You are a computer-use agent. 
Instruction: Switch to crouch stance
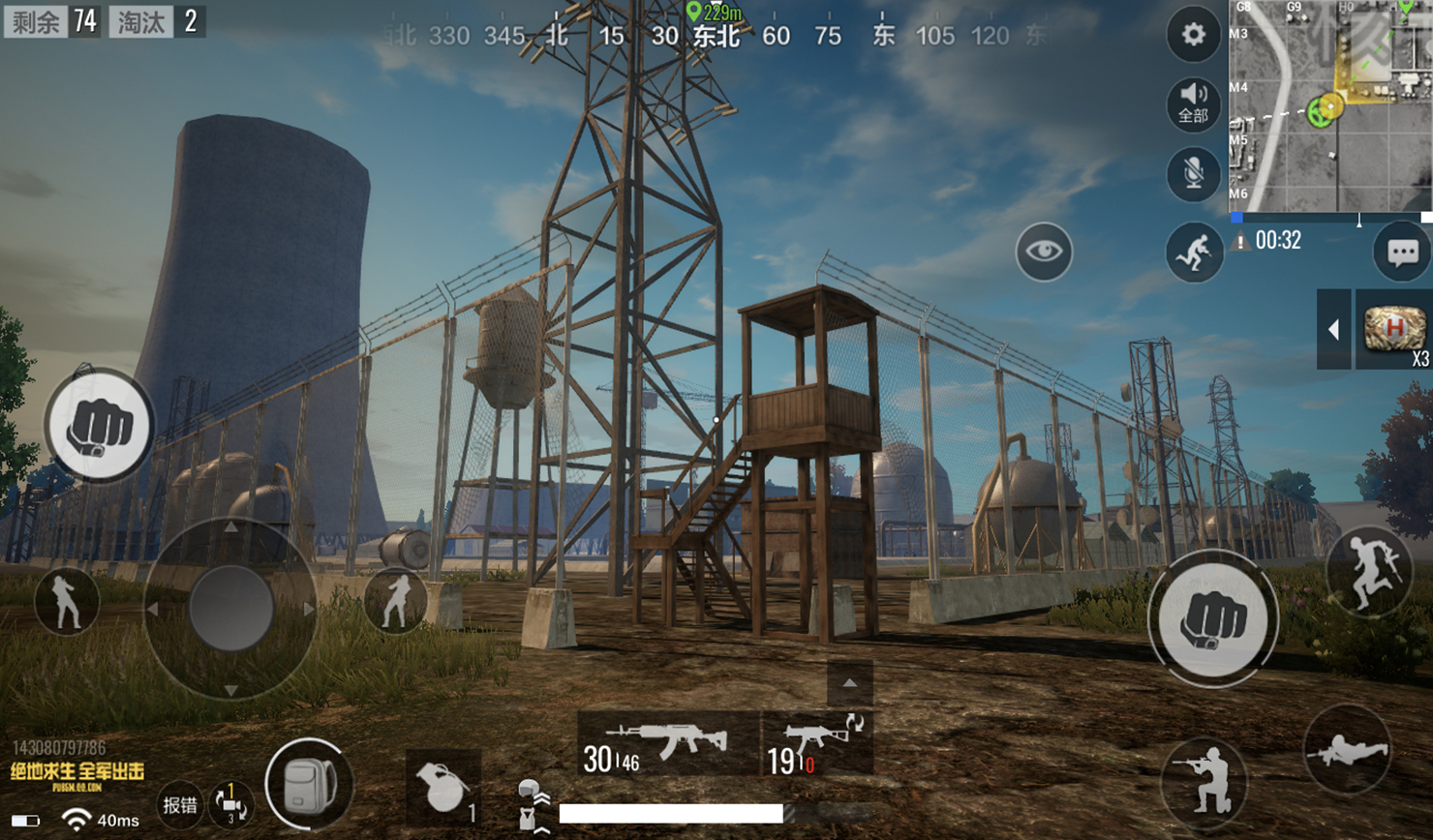tap(1204, 778)
